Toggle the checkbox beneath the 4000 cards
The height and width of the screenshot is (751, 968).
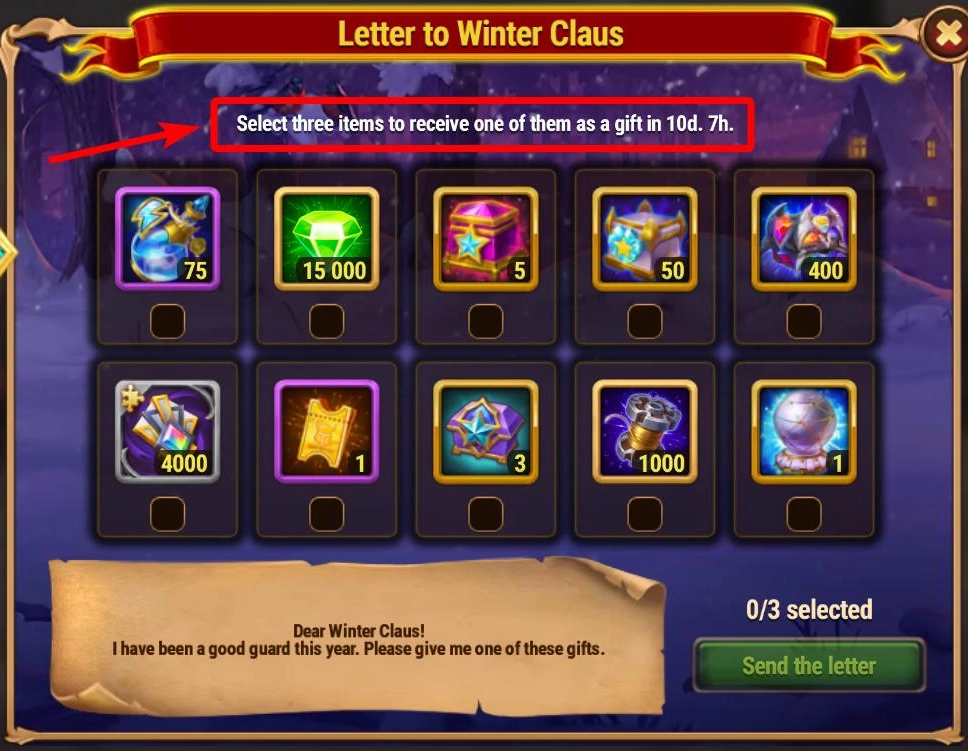[167, 513]
